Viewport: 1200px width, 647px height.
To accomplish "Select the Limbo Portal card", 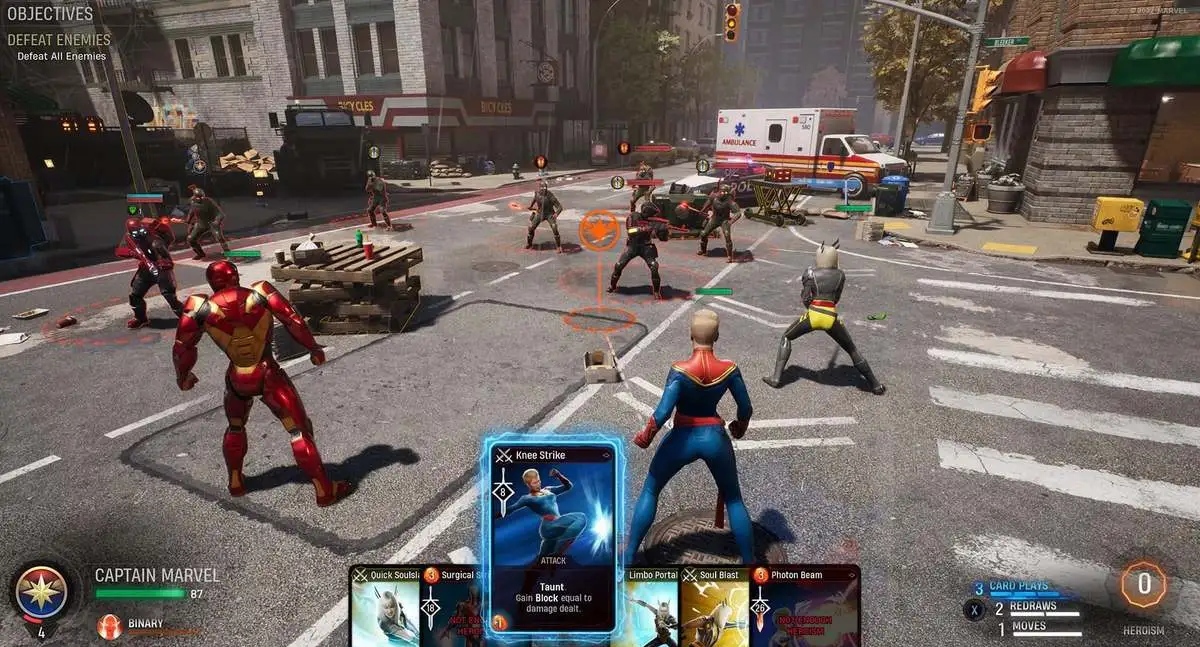I will [651, 608].
